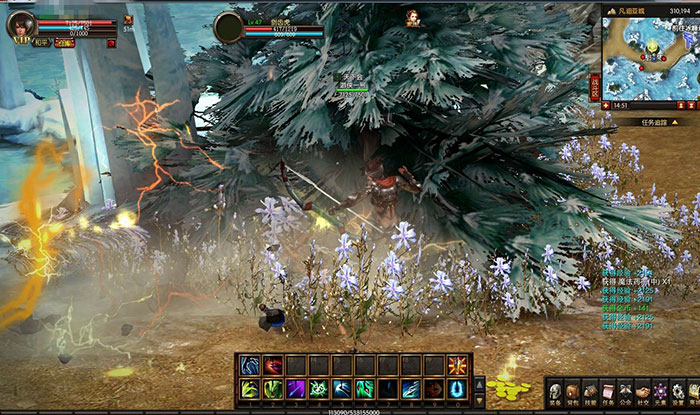Open the 装备 equipment menu
The height and width of the screenshot is (415, 700).
point(555,391)
